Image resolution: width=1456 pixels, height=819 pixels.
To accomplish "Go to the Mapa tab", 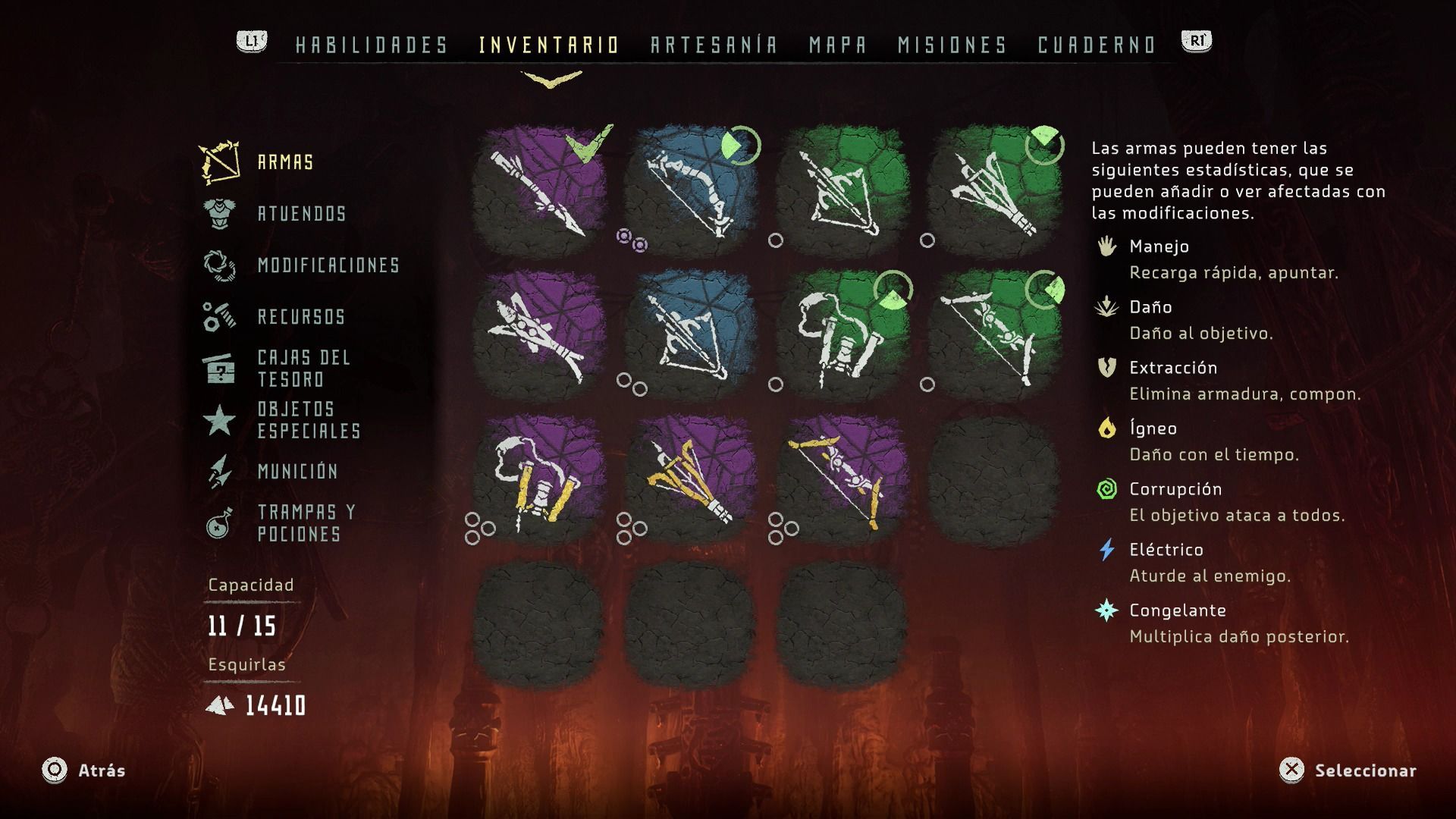I will (x=837, y=45).
